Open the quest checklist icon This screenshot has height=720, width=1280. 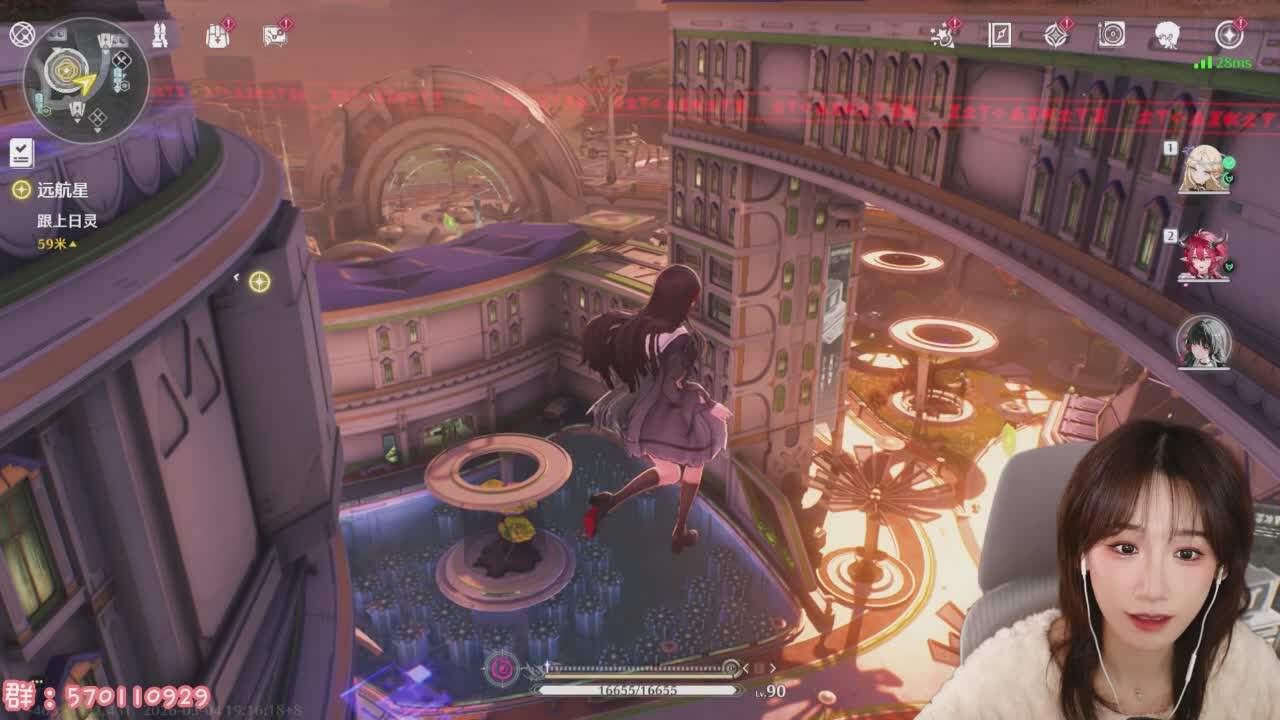[x=21, y=153]
